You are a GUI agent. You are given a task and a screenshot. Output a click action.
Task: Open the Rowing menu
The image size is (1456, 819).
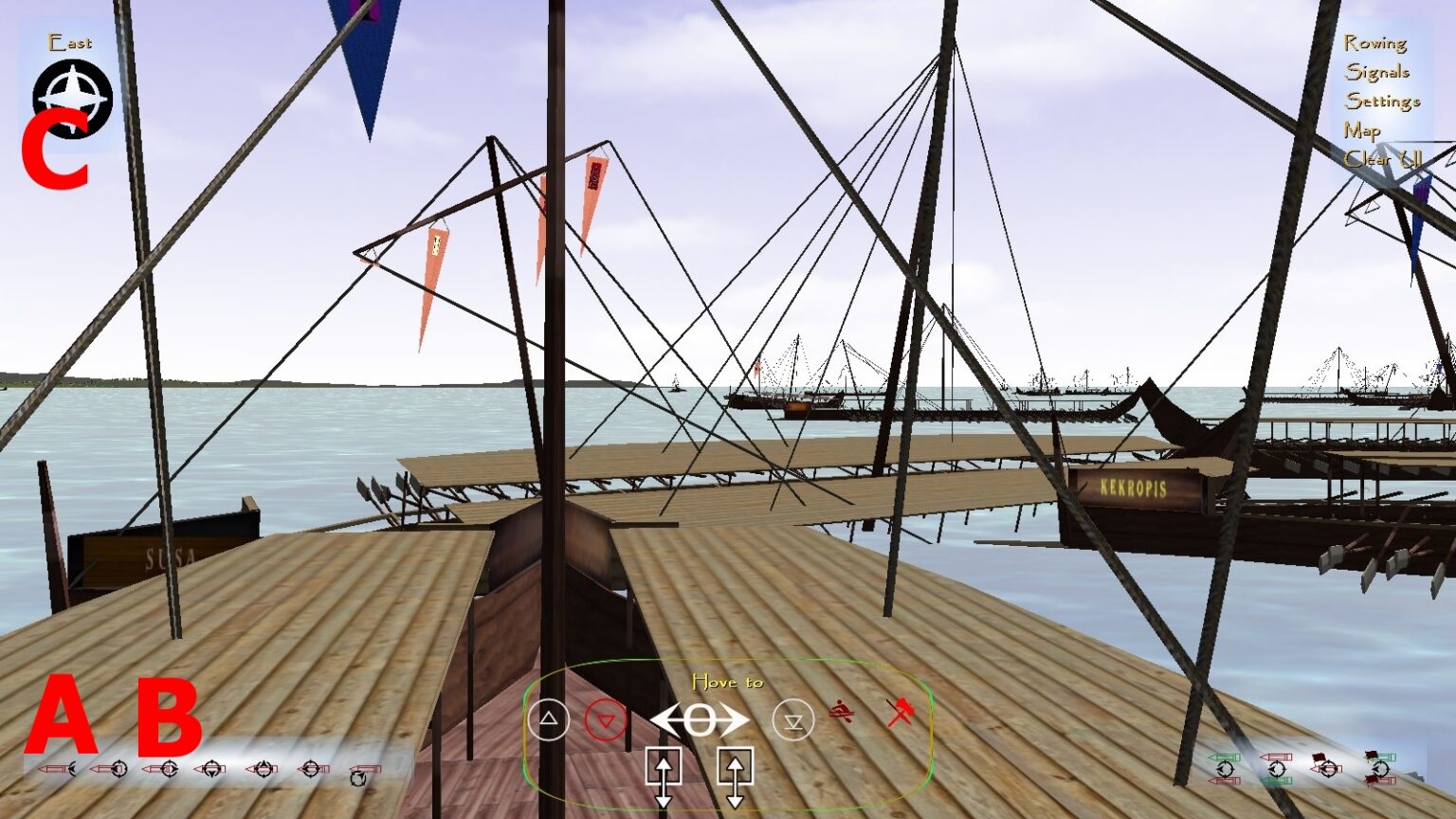click(1377, 43)
